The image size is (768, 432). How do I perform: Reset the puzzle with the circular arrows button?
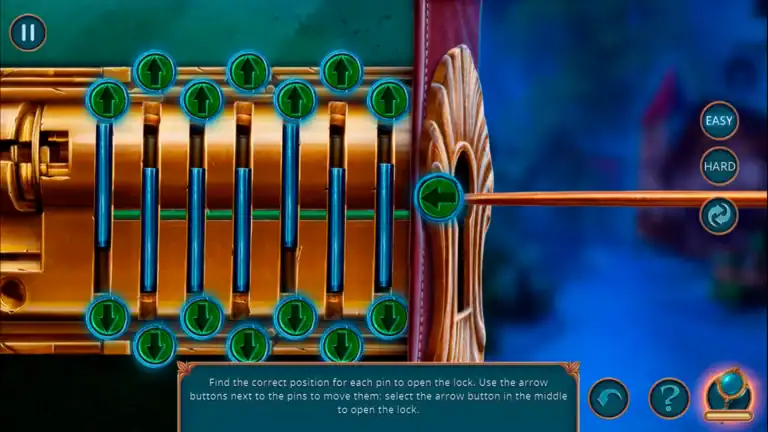(x=719, y=215)
